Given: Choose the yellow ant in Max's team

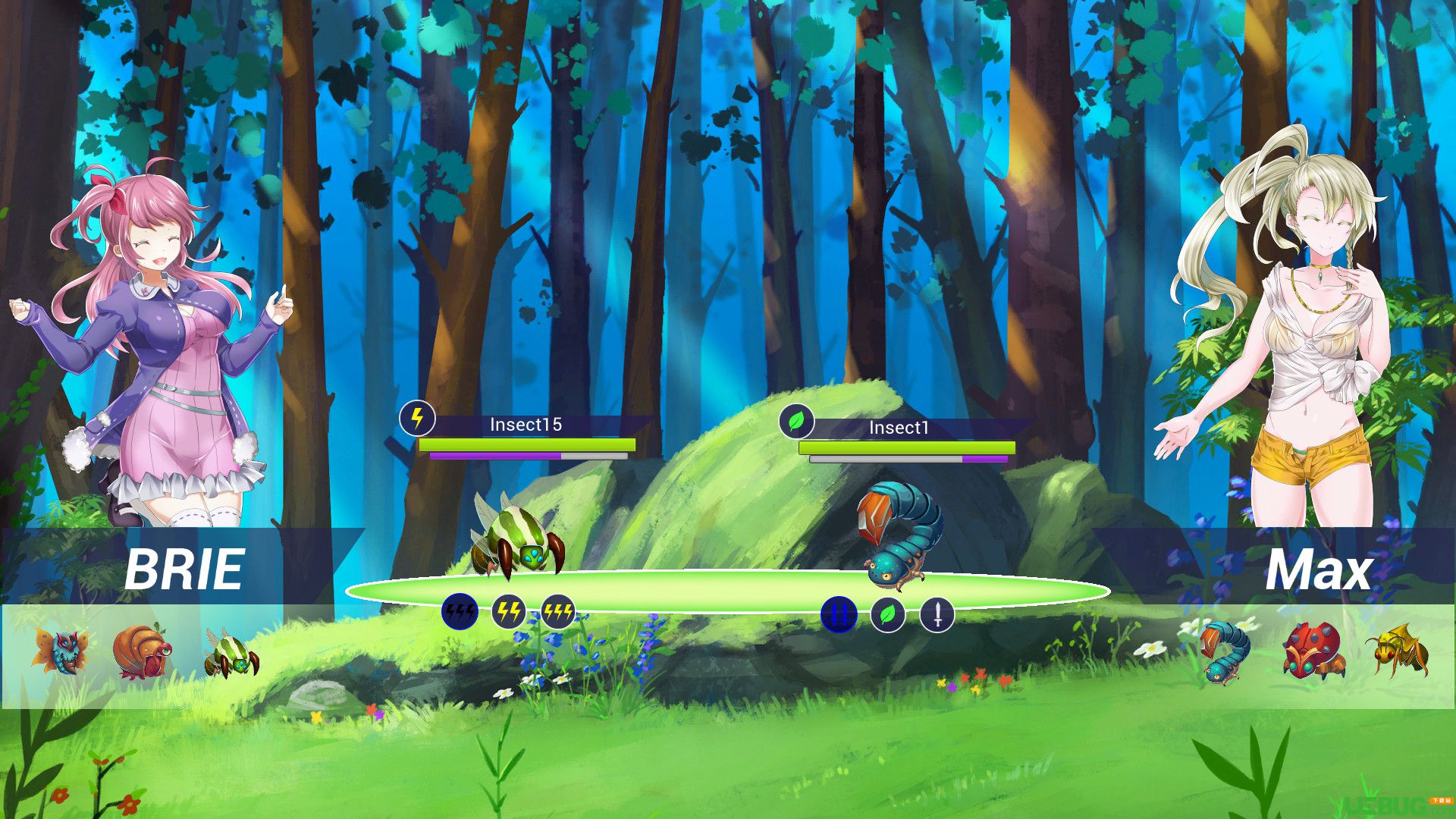Looking at the screenshot, I should point(1399,649).
